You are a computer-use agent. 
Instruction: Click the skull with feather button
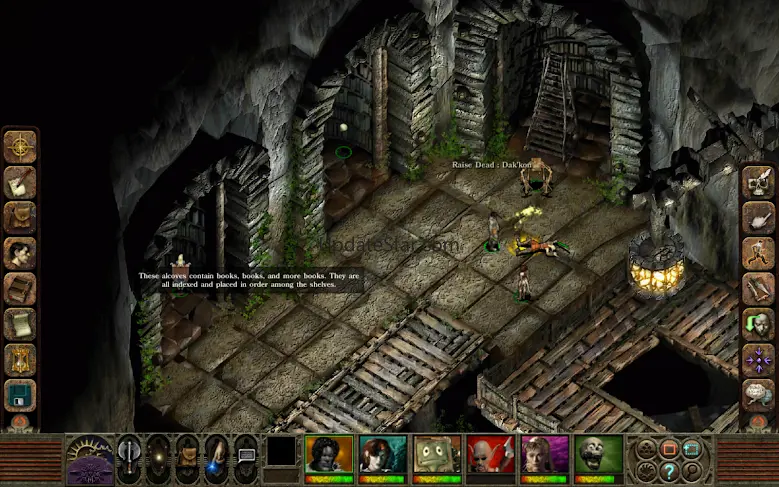pyautogui.click(x=758, y=182)
